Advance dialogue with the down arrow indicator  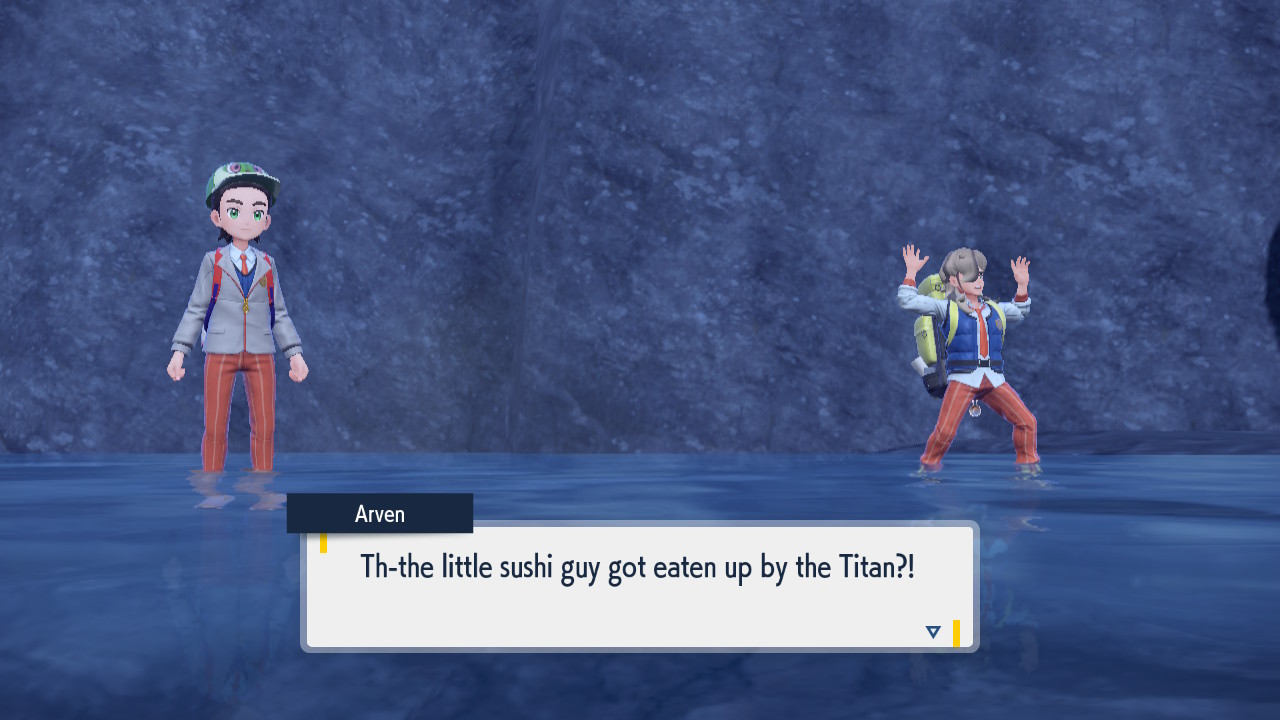(x=933, y=632)
